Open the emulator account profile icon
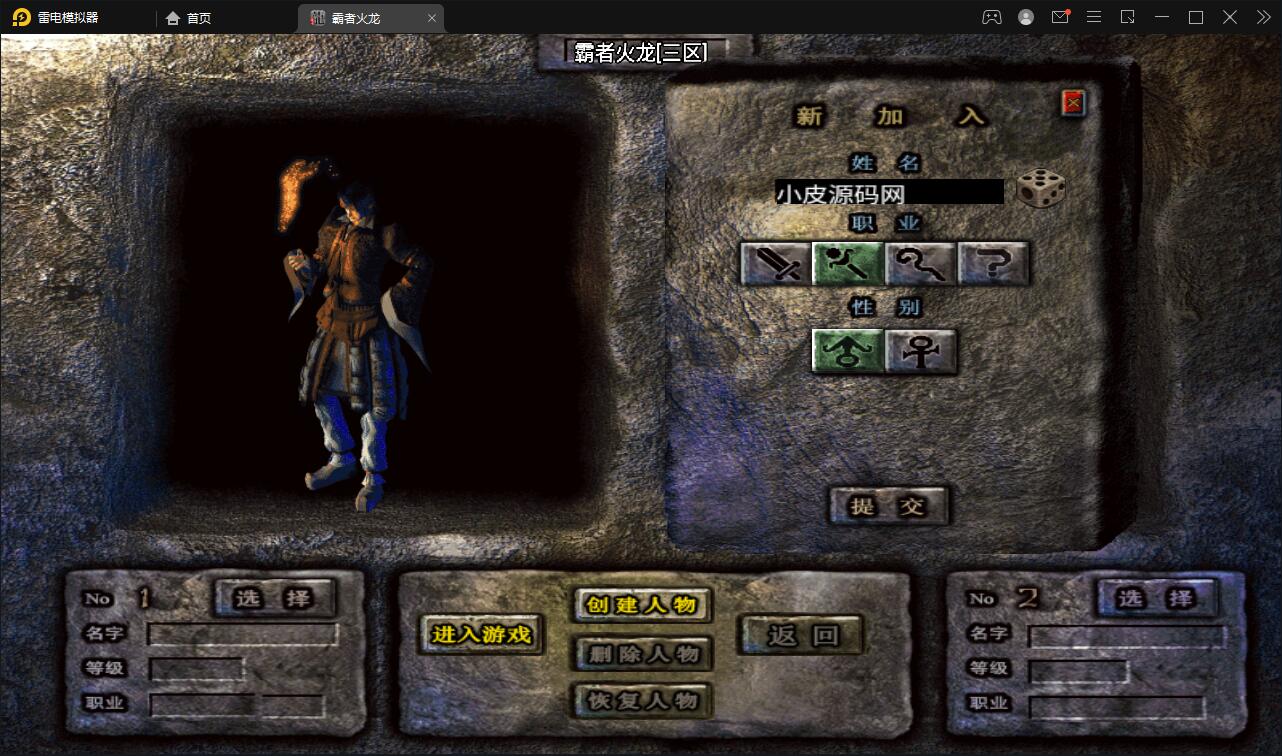Image resolution: width=1282 pixels, height=756 pixels. coord(1024,16)
